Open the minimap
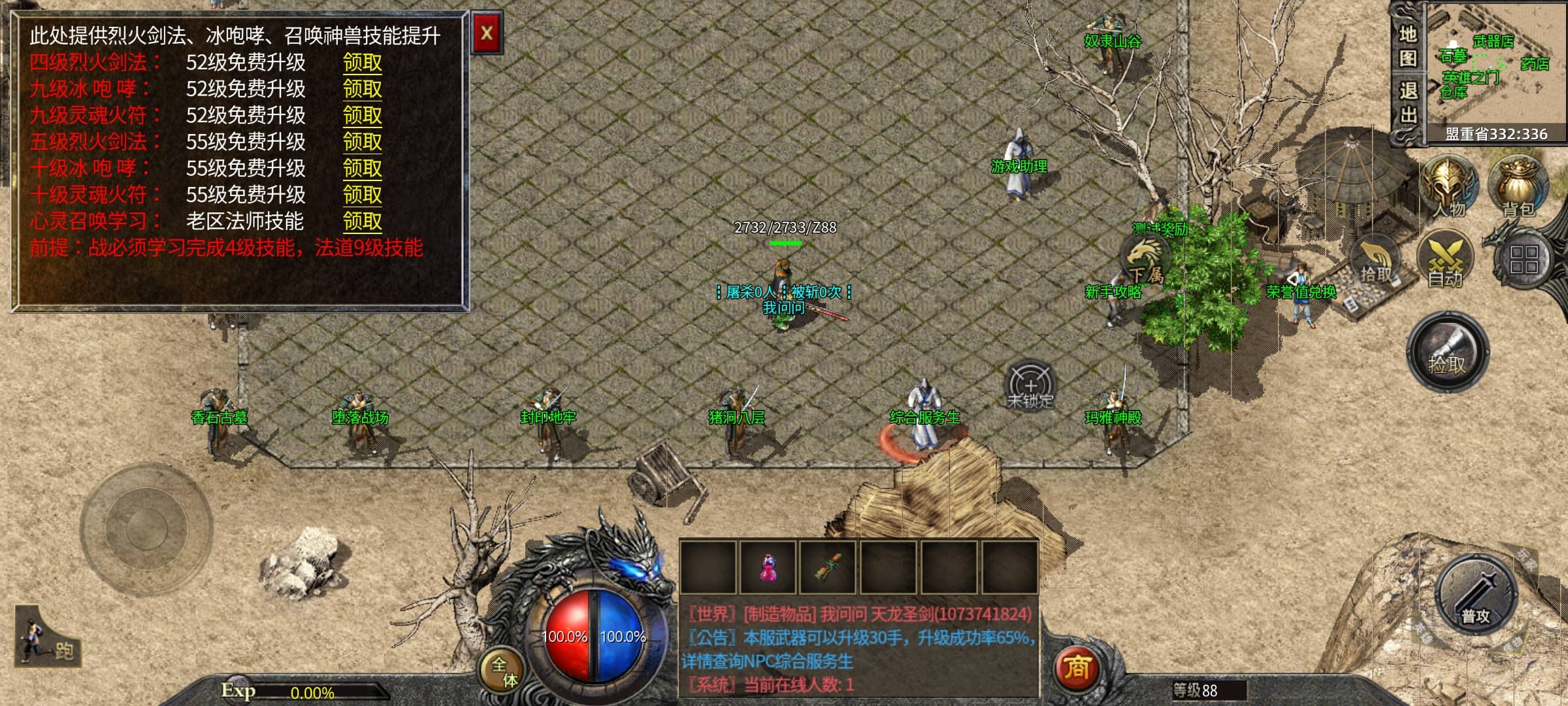Viewport: 1568px width, 706px height. [1496, 65]
